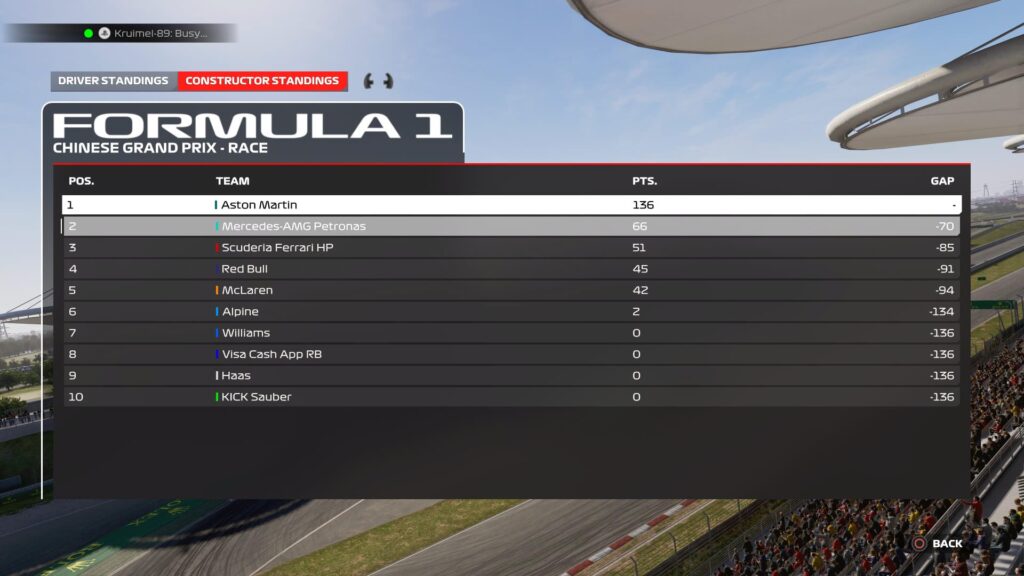Highlight the Mercedes-AMG Petronas row

click(511, 226)
